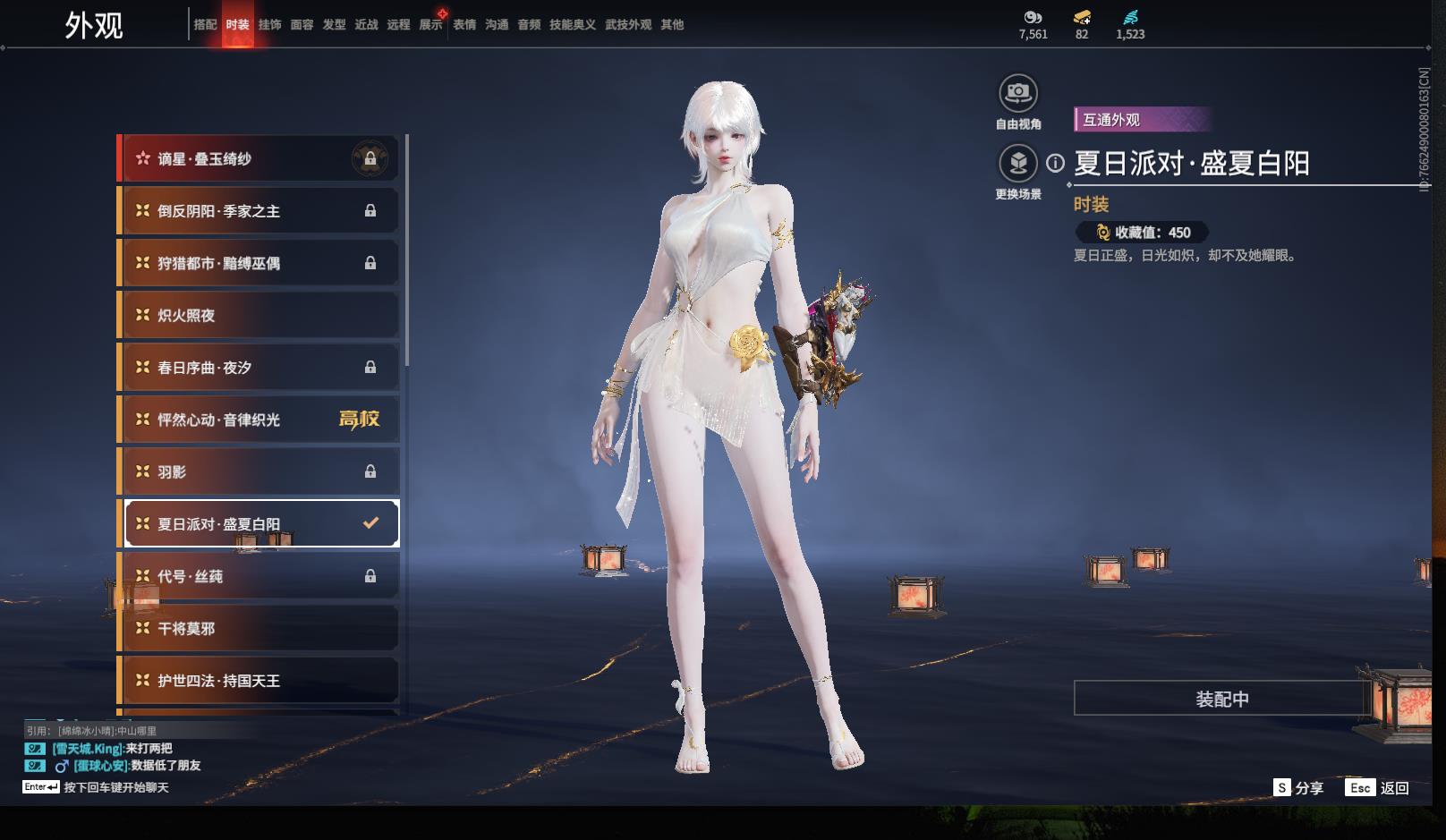
Task: Select the 护世四法·持国天王 outfit
Action: (x=259, y=680)
